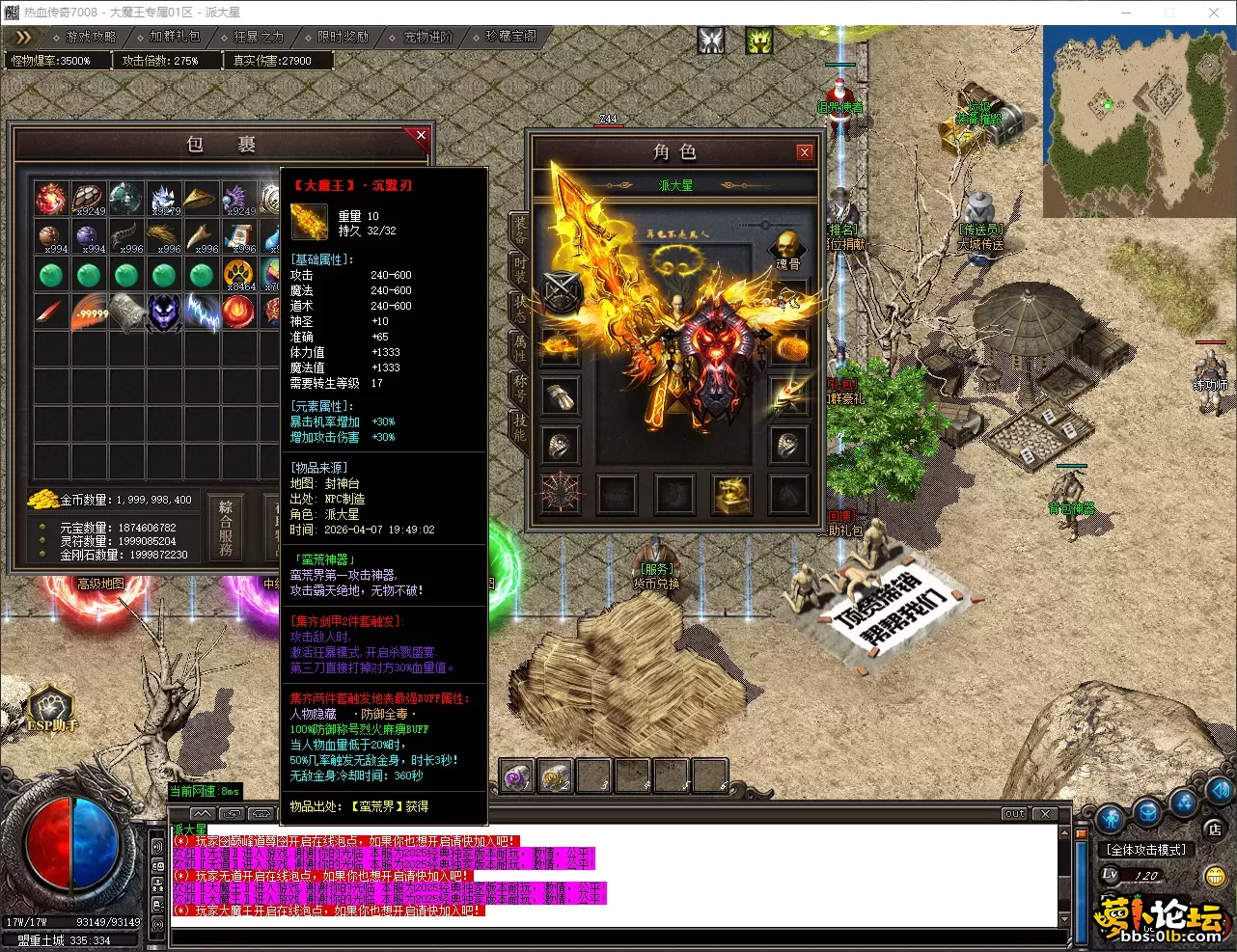Select the golden dragon seal equipment slot
The image size is (1237, 952).
point(731,494)
